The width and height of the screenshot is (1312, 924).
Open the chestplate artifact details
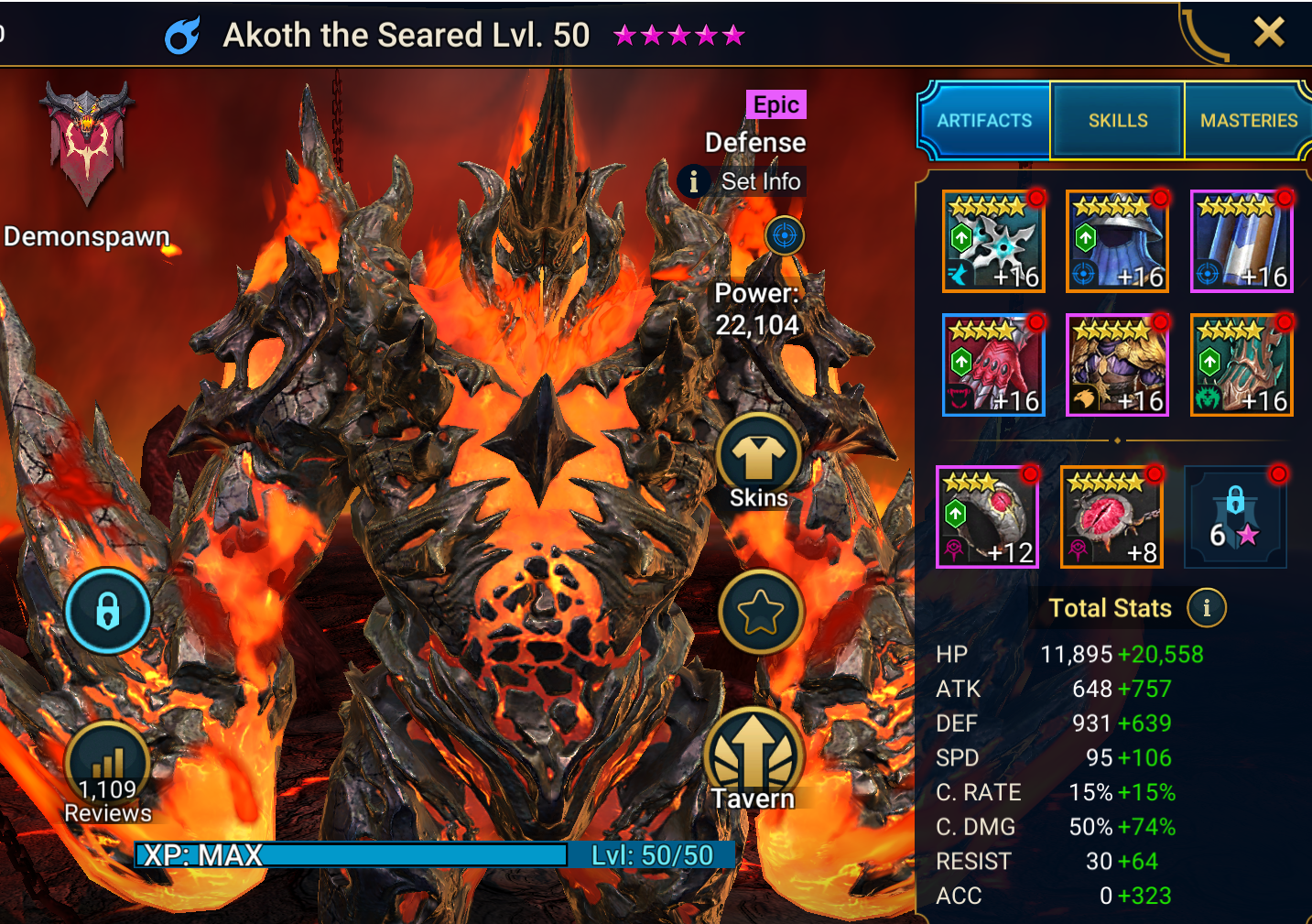[x=1117, y=364]
